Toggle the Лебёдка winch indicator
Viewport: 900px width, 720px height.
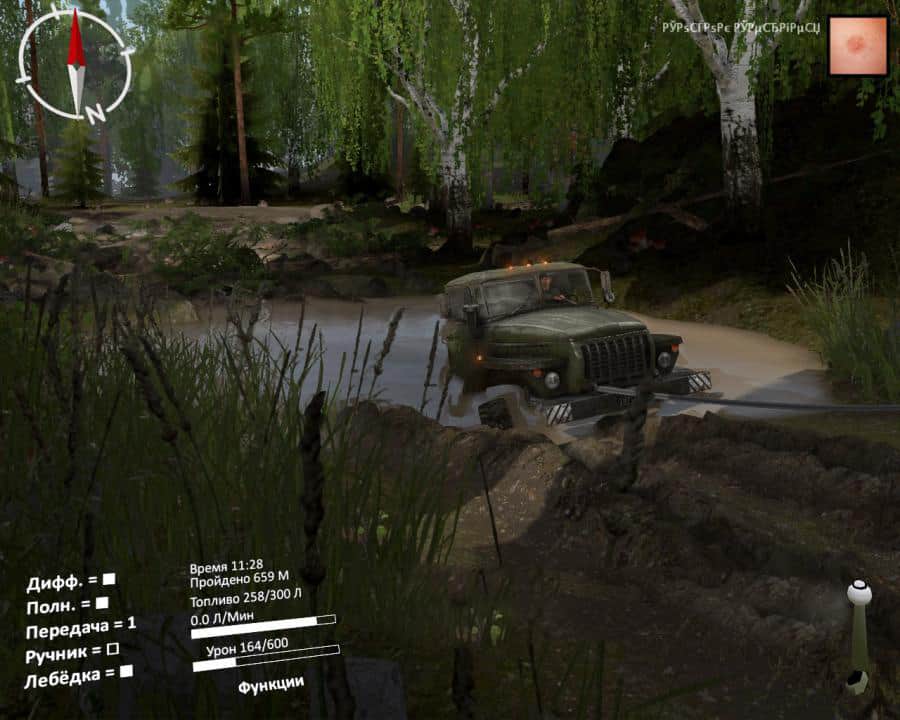(x=126, y=672)
